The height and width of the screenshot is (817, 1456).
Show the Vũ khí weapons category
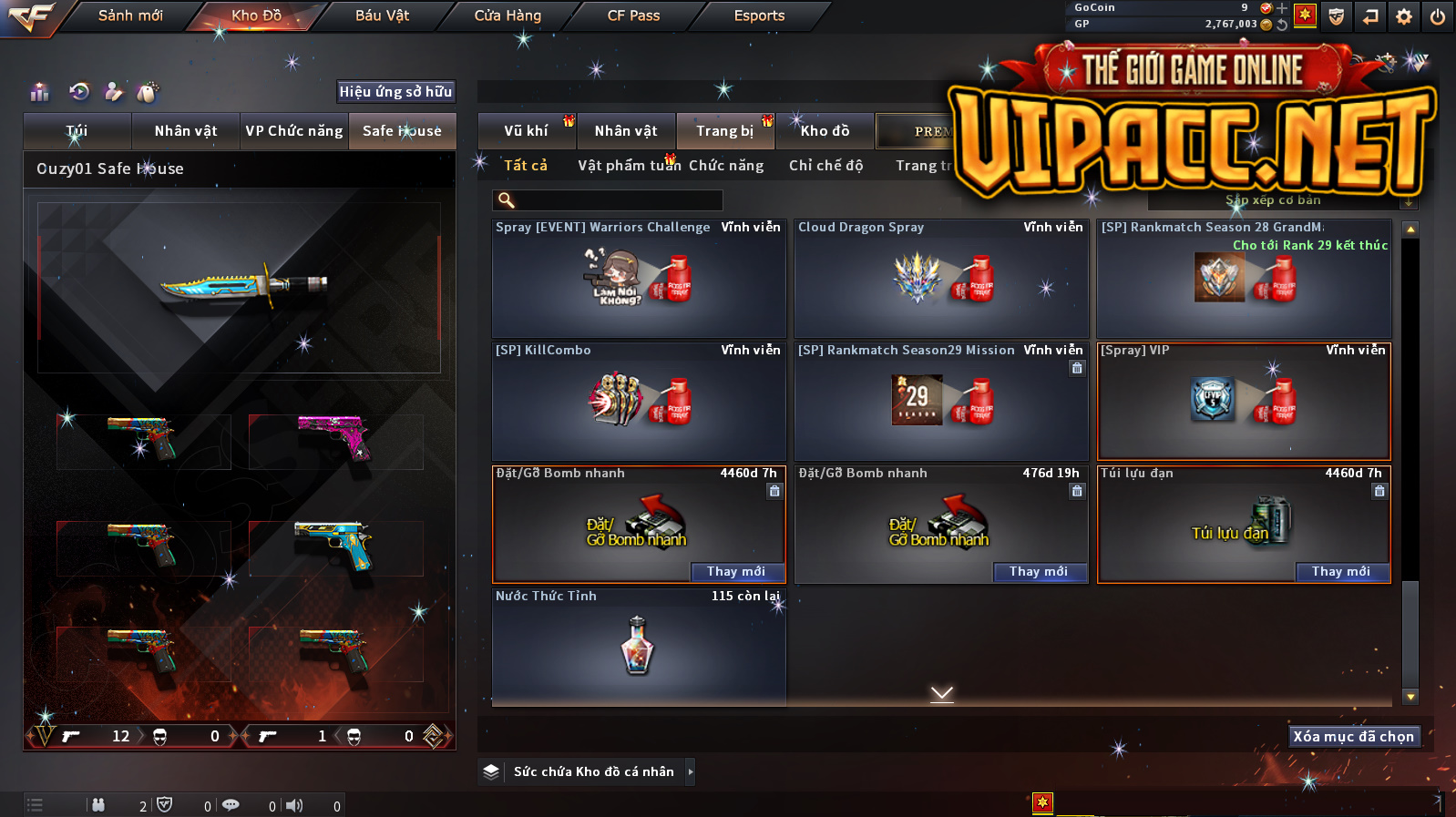tap(527, 131)
